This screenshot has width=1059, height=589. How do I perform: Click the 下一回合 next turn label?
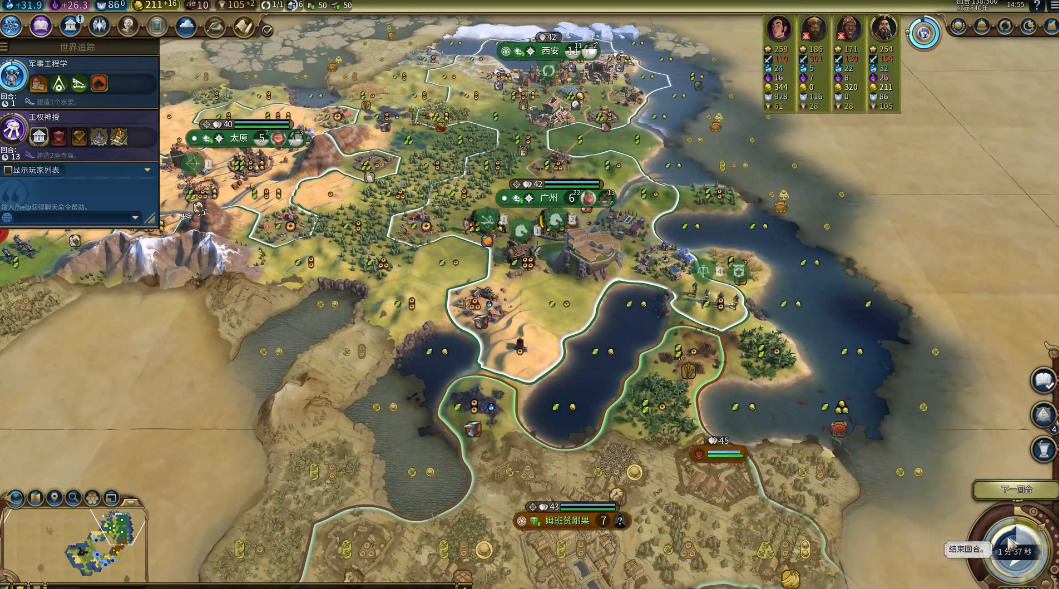click(1015, 490)
